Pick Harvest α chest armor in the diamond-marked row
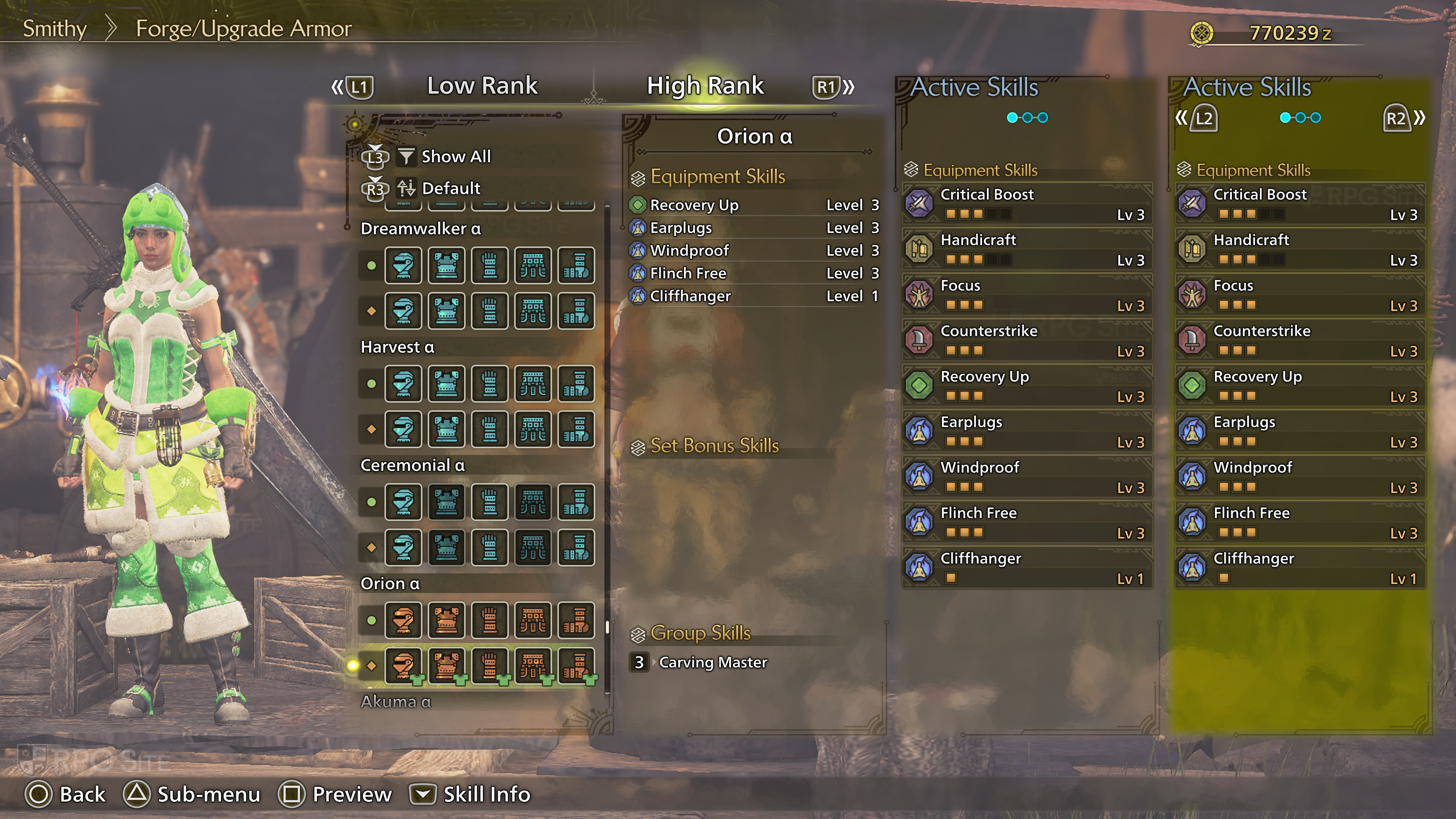The height and width of the screenshot is (819, 1456). point(447,429)
